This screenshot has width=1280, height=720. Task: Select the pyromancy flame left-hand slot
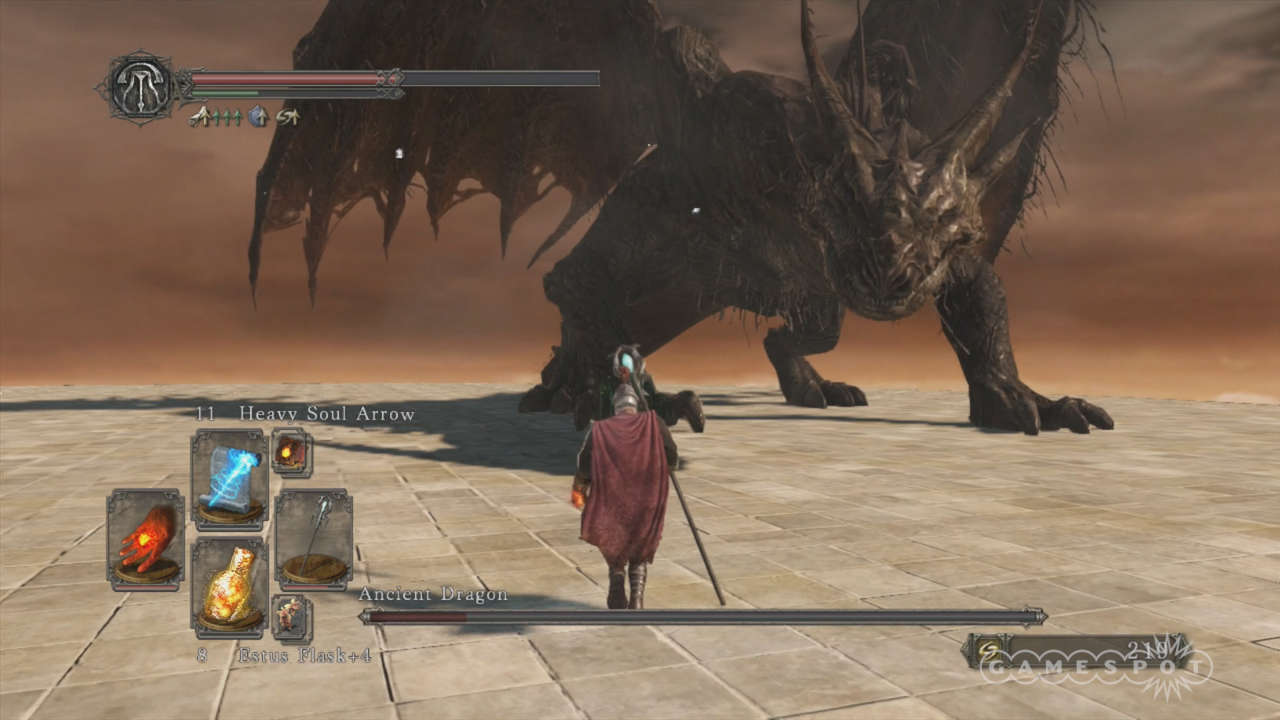click(x=146, y=538)
